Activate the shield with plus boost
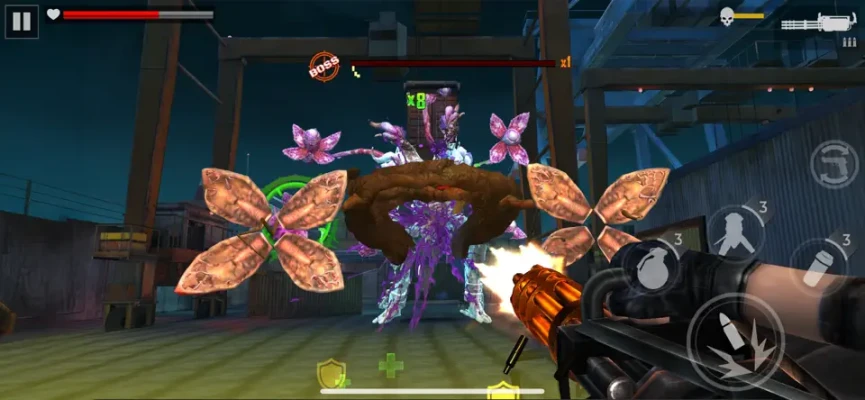Image resolution: width=865 pixels, height=400 pixels. pyautogui.click(x=332, y=374)
